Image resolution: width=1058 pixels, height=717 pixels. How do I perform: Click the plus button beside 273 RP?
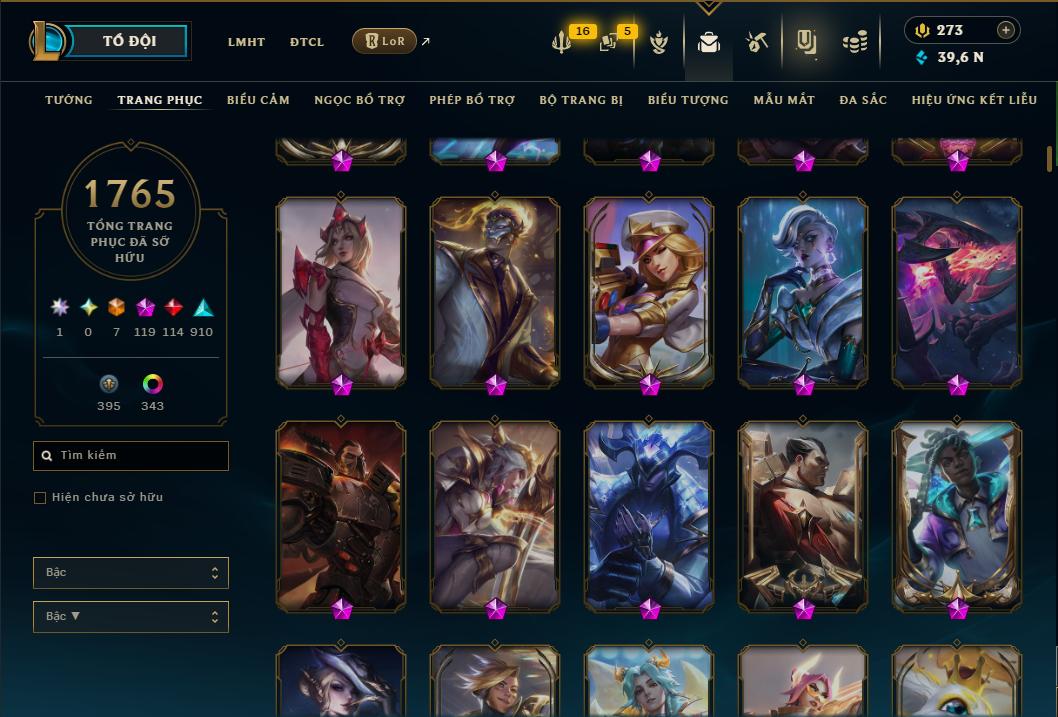point(1006,30)
